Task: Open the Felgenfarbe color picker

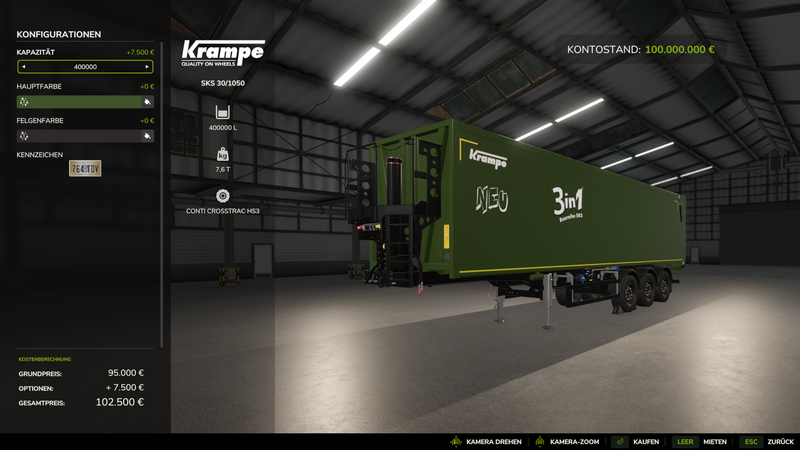Action: pyautogui.click(x=85, y=135)
